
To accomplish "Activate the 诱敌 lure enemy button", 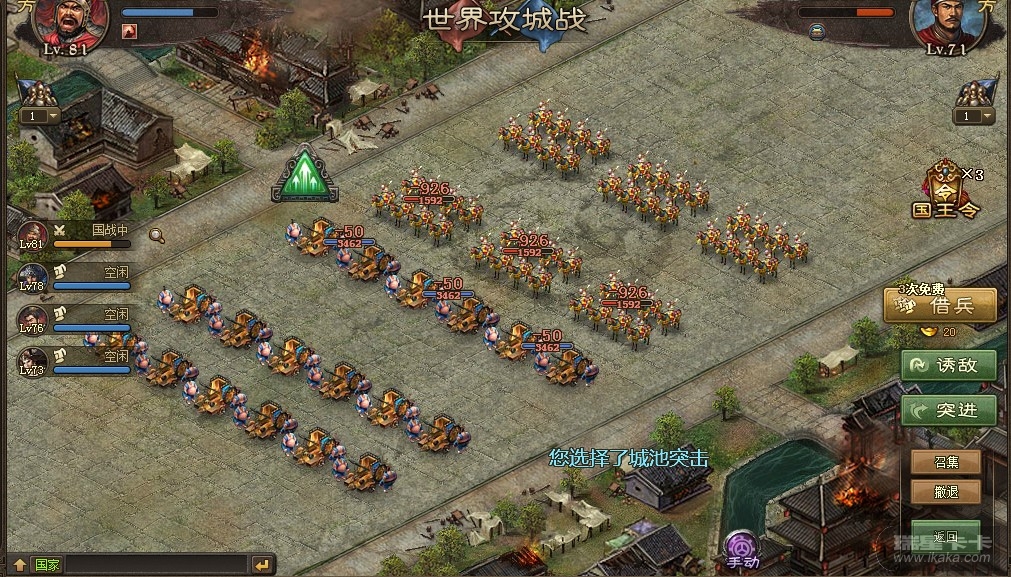I will pos(949,365).
